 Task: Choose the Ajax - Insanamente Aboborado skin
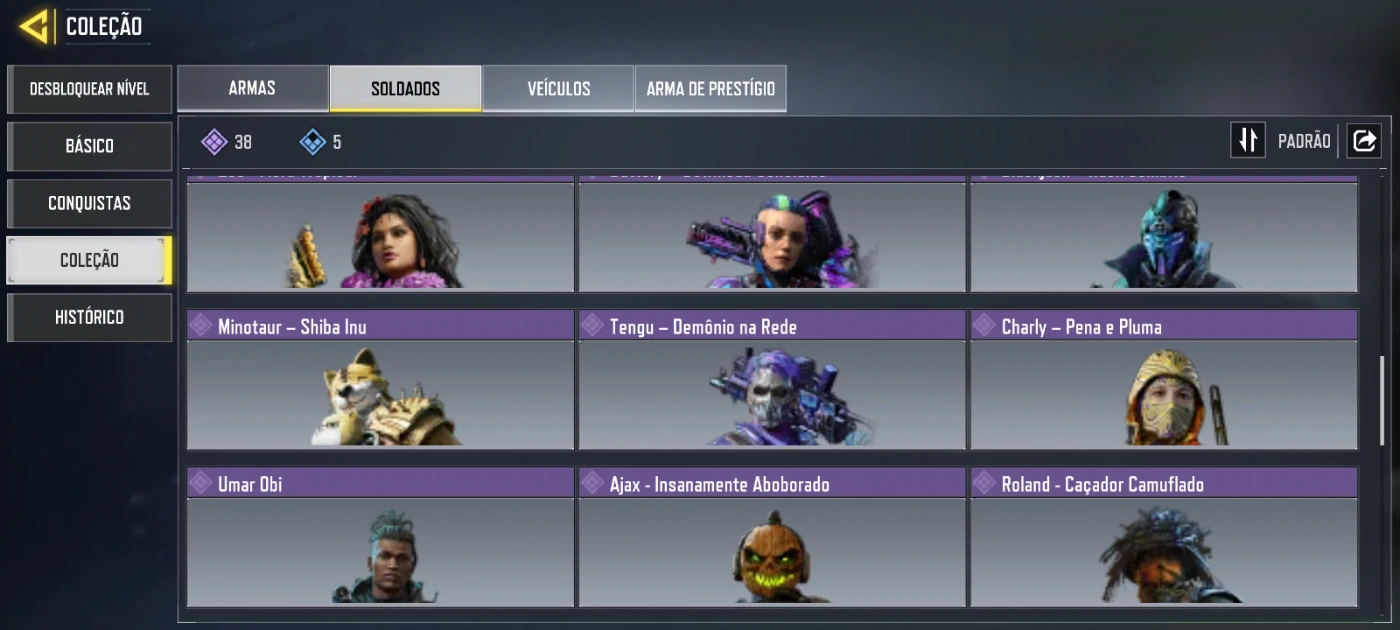pyautogui.click(x=772, y=537)
